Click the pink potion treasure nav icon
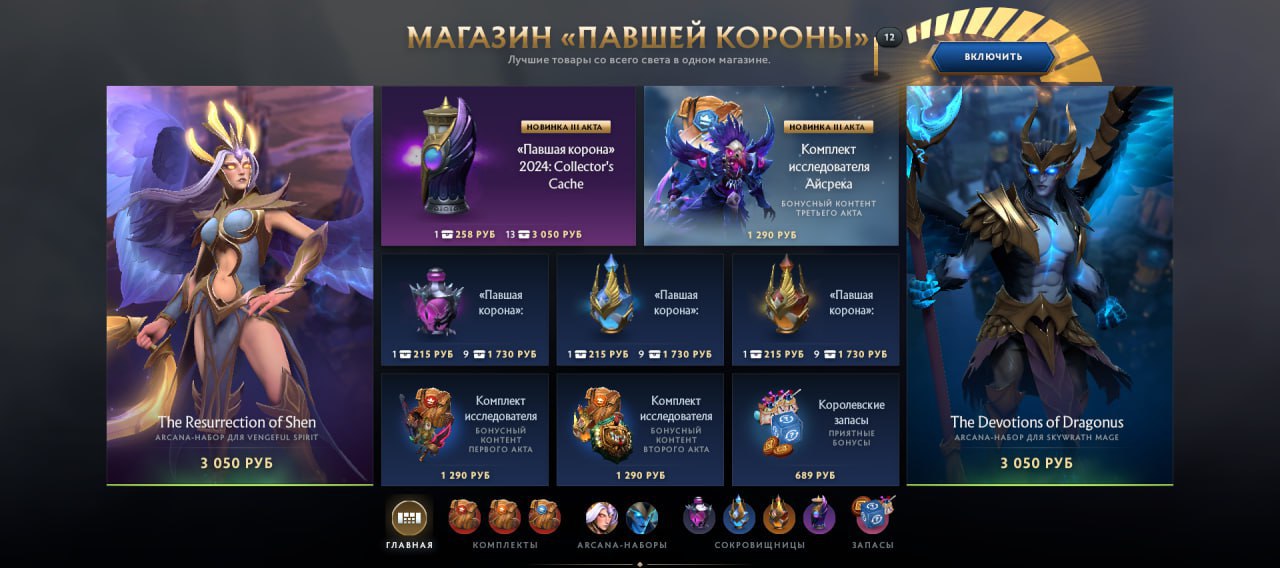The image size is (1280, 568). click(699, 516)
